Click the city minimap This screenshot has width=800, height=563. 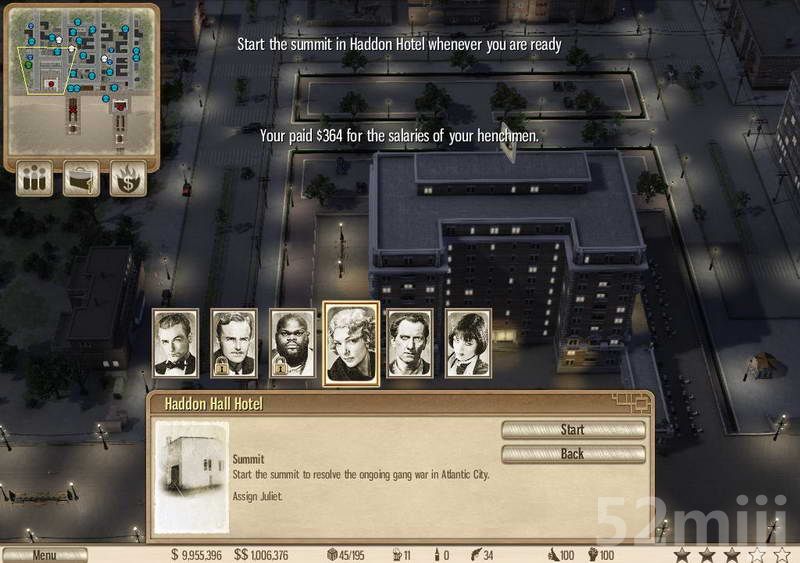(x=82, y=78)
